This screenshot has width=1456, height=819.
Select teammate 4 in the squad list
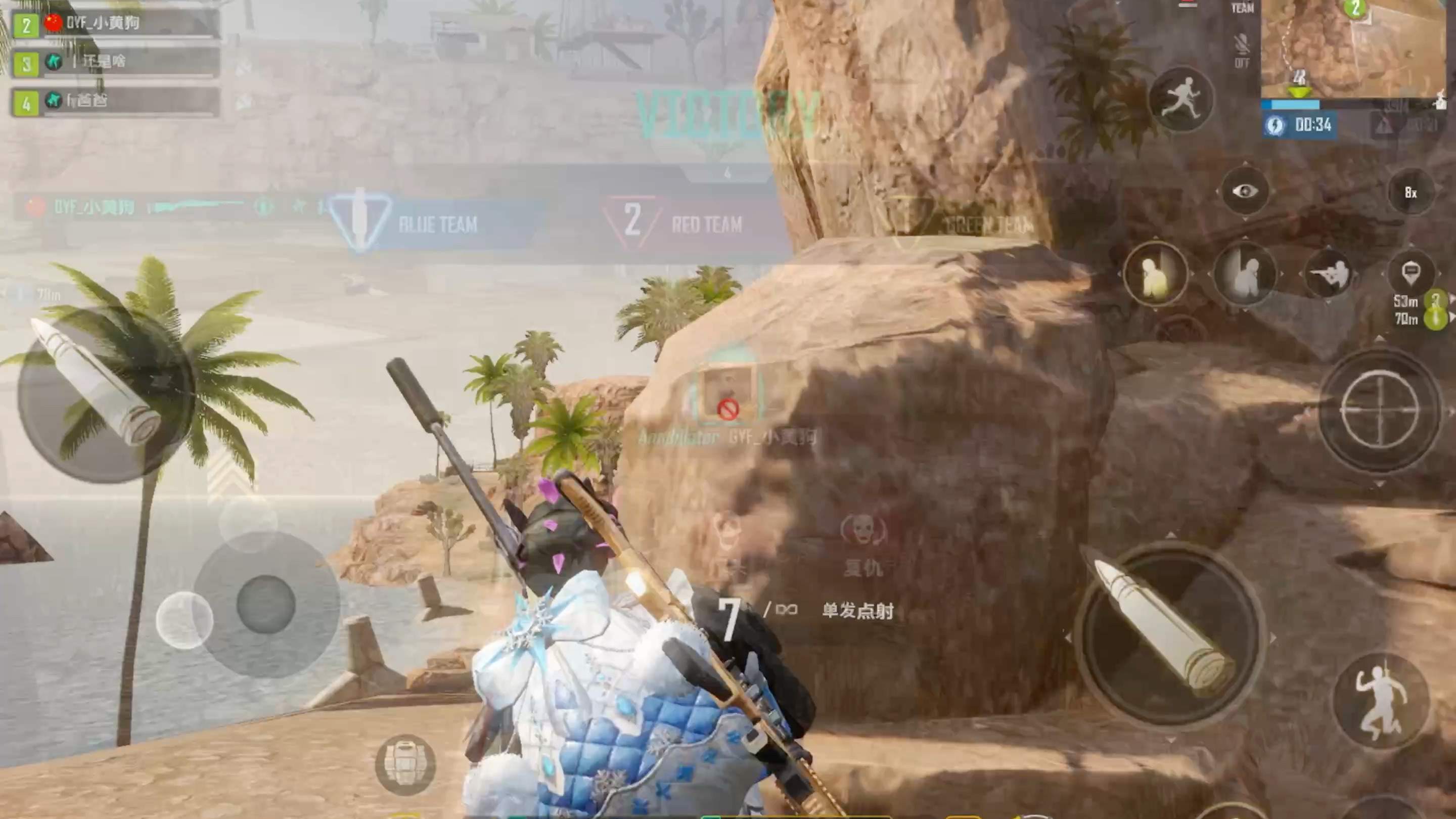pyautogui.click(x=115, y=102)
